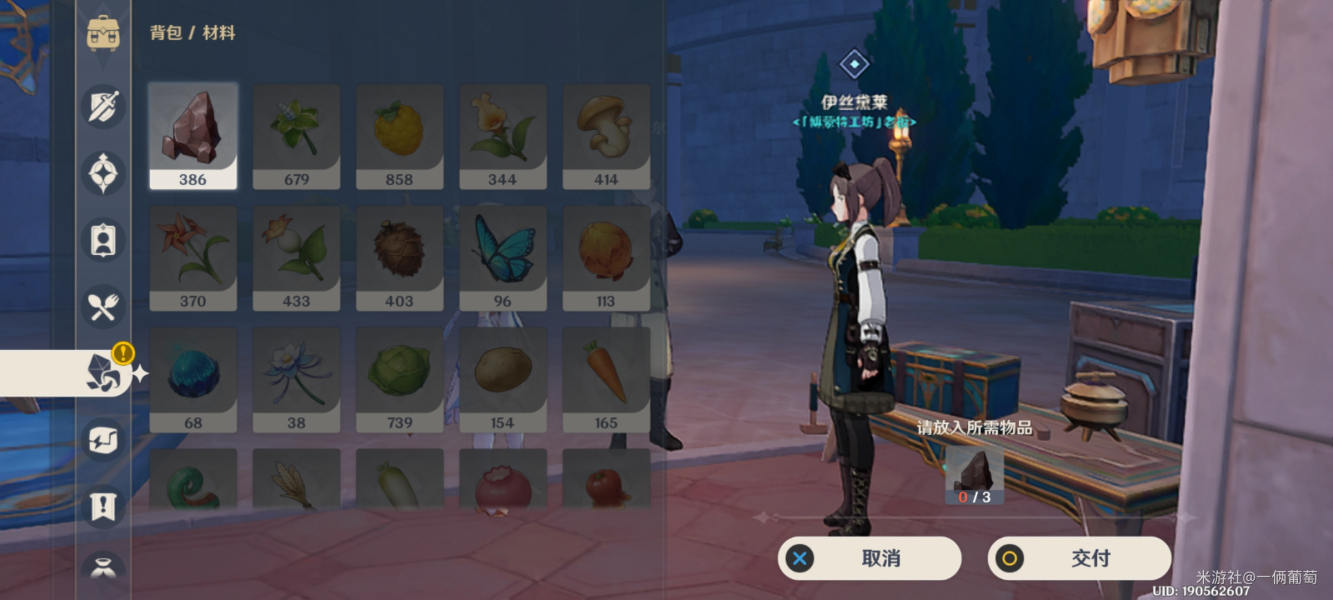Screen dimensions: 1333x600
Task: Pick the orange round fruit with 113
Action: pyautogui.click(x=606, y=257)
